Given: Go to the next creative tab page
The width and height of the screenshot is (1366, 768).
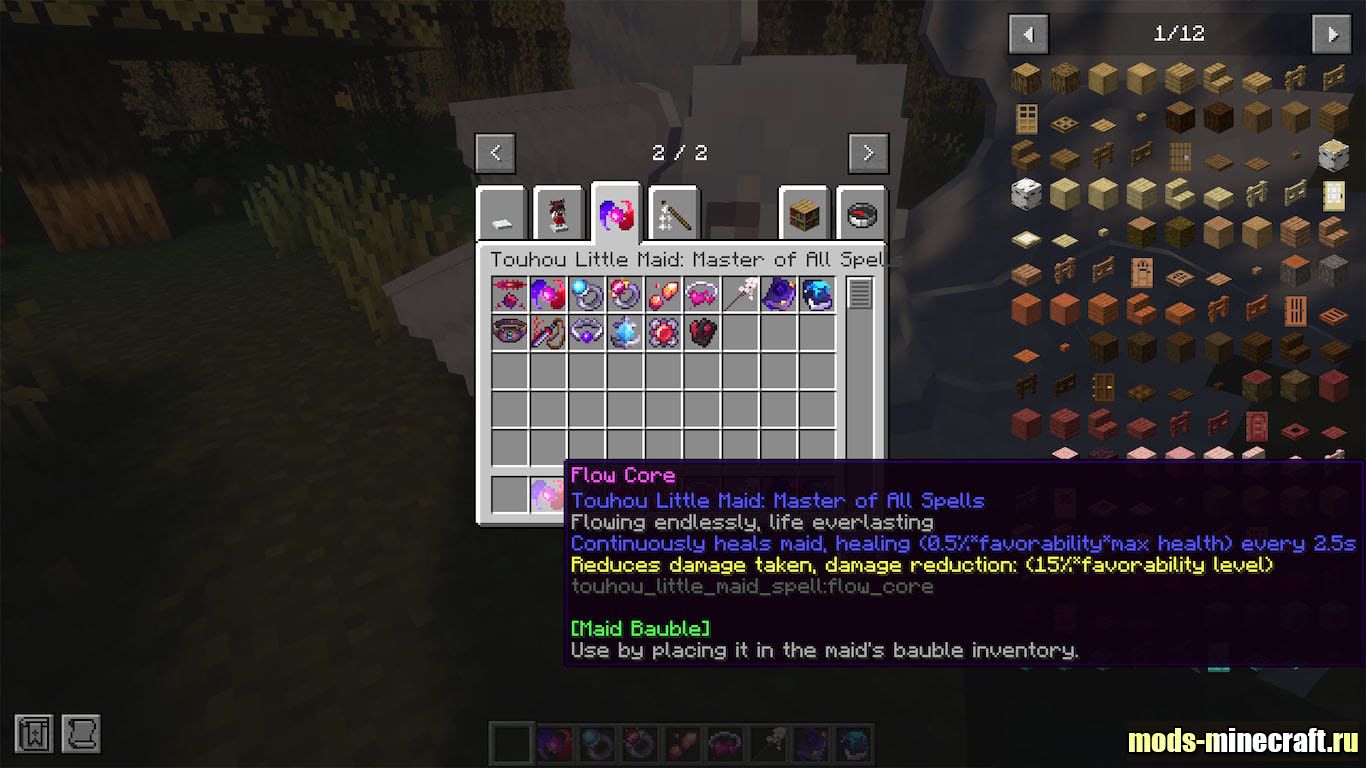Looking at the screenshot, I should [x=868, y=153].
